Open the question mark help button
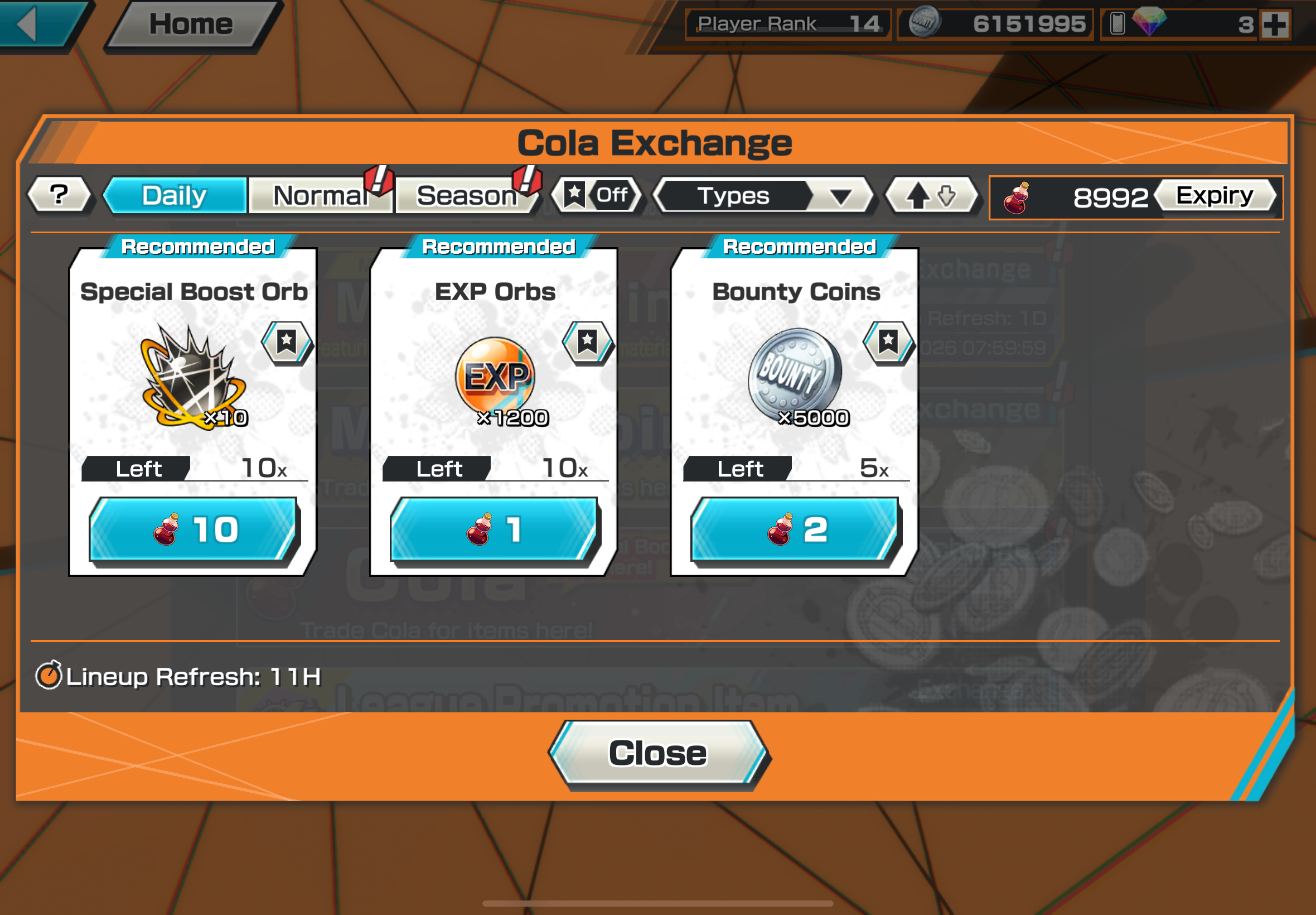1316x915 pixels. (x=59, y=195)
